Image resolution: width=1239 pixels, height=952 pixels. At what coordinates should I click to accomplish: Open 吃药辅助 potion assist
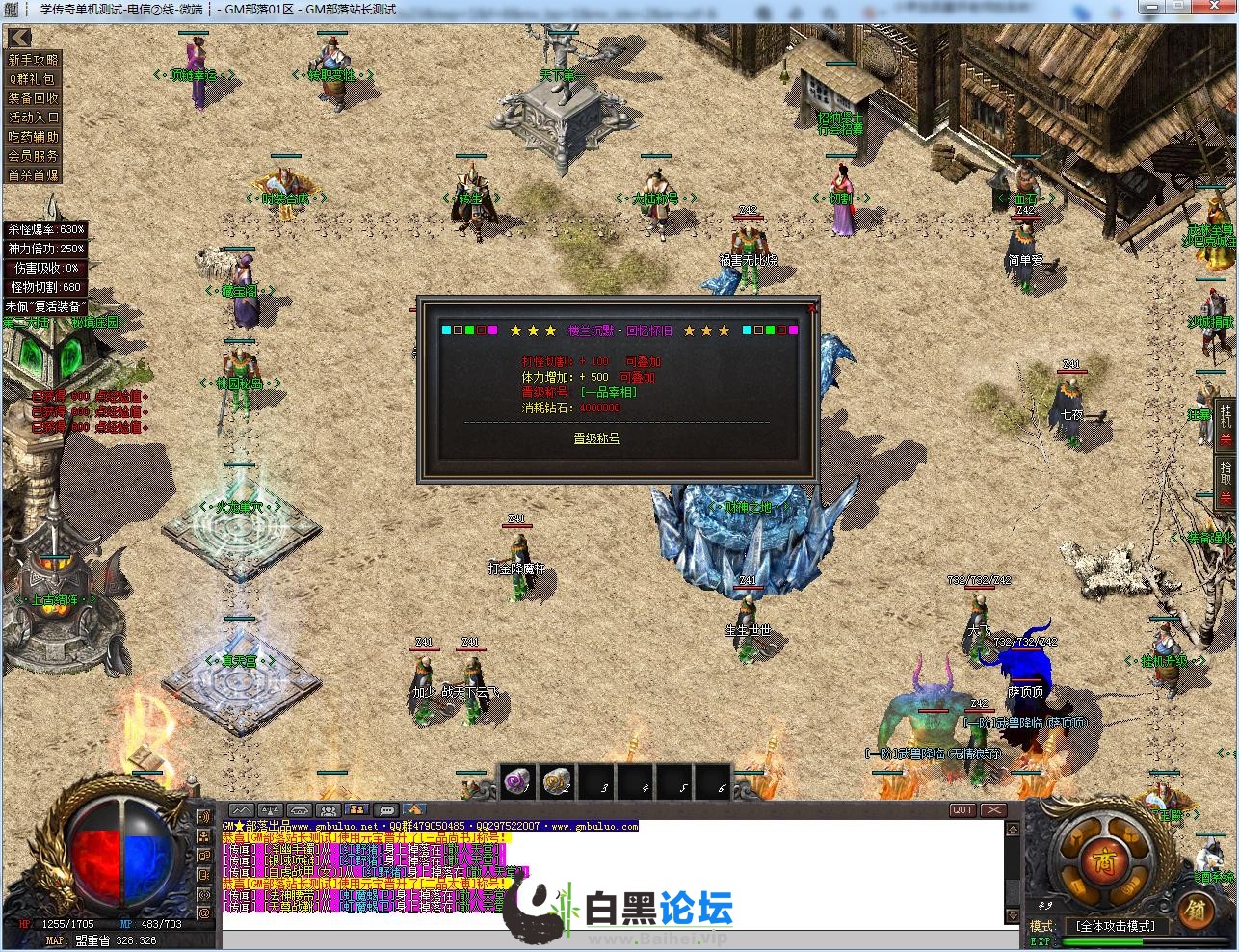(34, 137)
